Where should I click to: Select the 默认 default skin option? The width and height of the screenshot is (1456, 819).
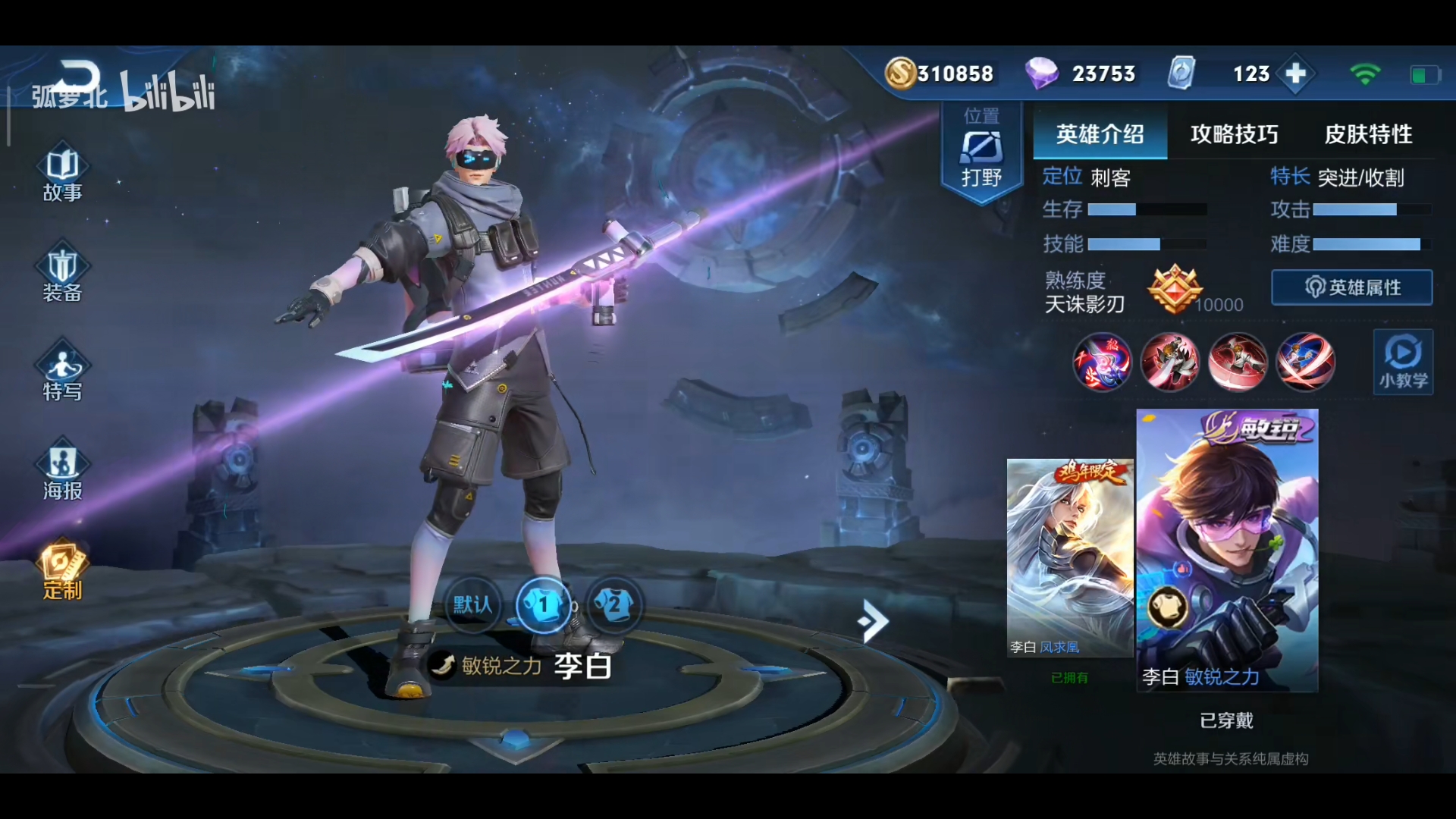pos(472,607)
